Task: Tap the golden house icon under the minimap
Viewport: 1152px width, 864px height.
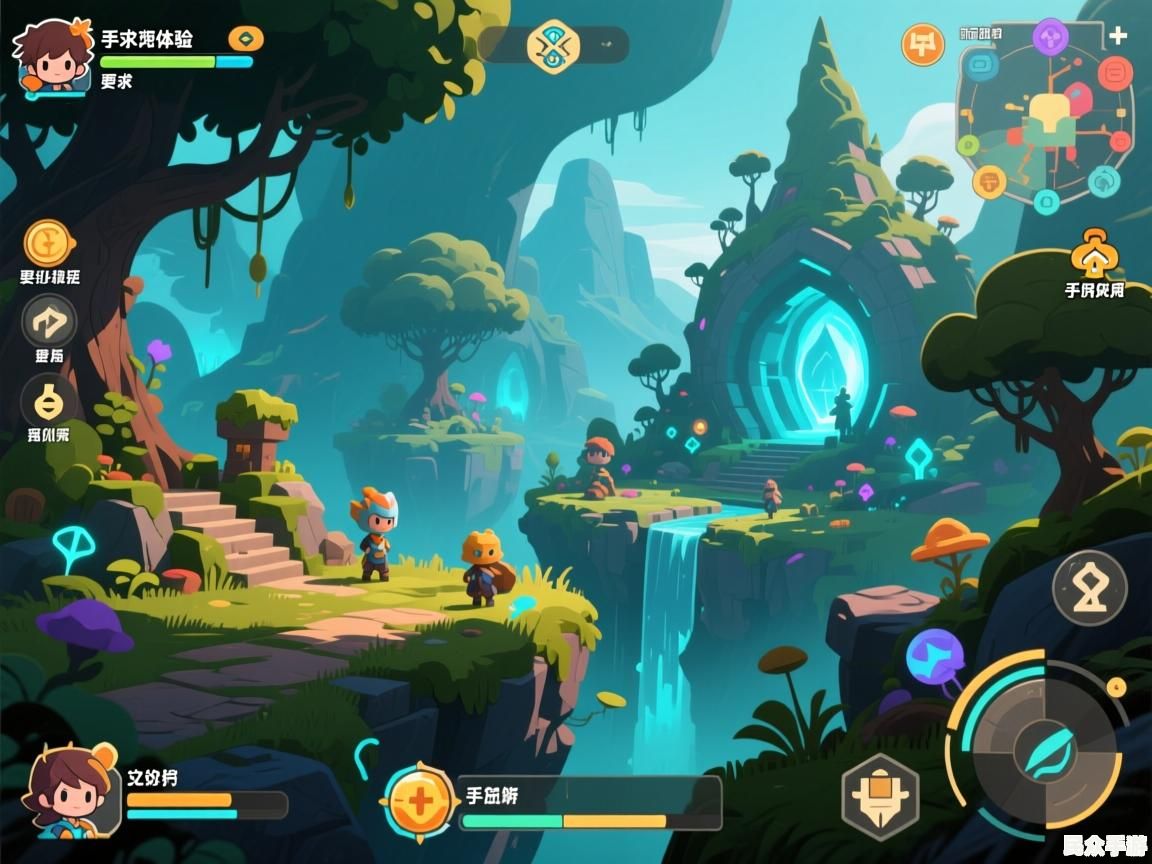Action: click(x=1094, y=254)
